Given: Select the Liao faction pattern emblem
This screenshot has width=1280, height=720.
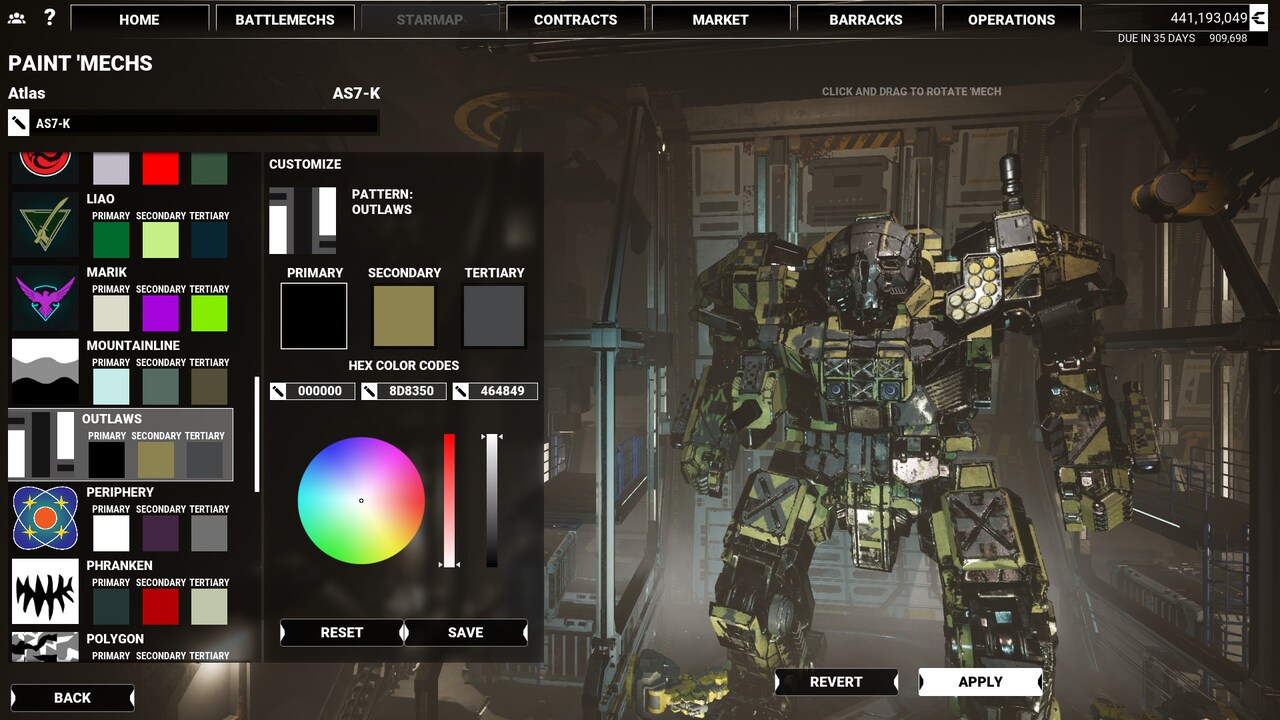Looking at the screenshot, I should click(45, 225).
